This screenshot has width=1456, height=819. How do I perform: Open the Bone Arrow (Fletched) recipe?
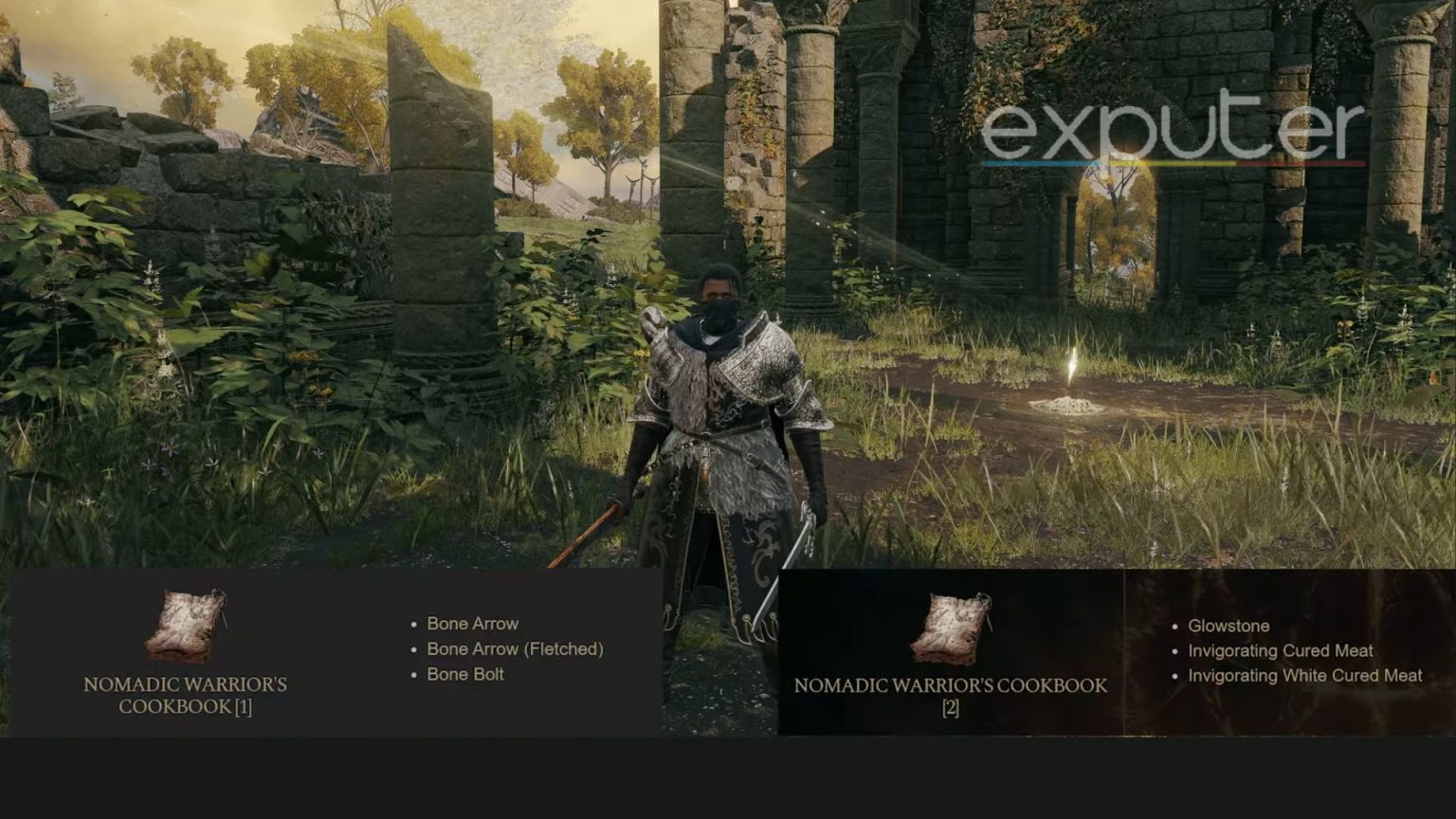517,650
